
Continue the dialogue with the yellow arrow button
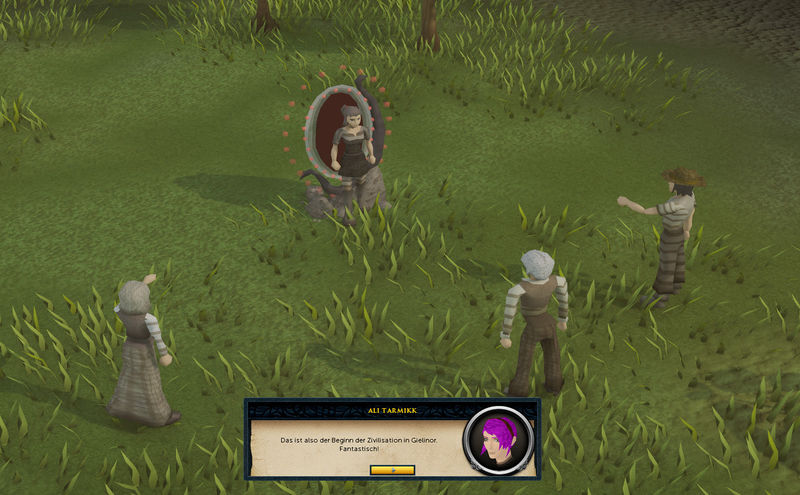point(392,469)
